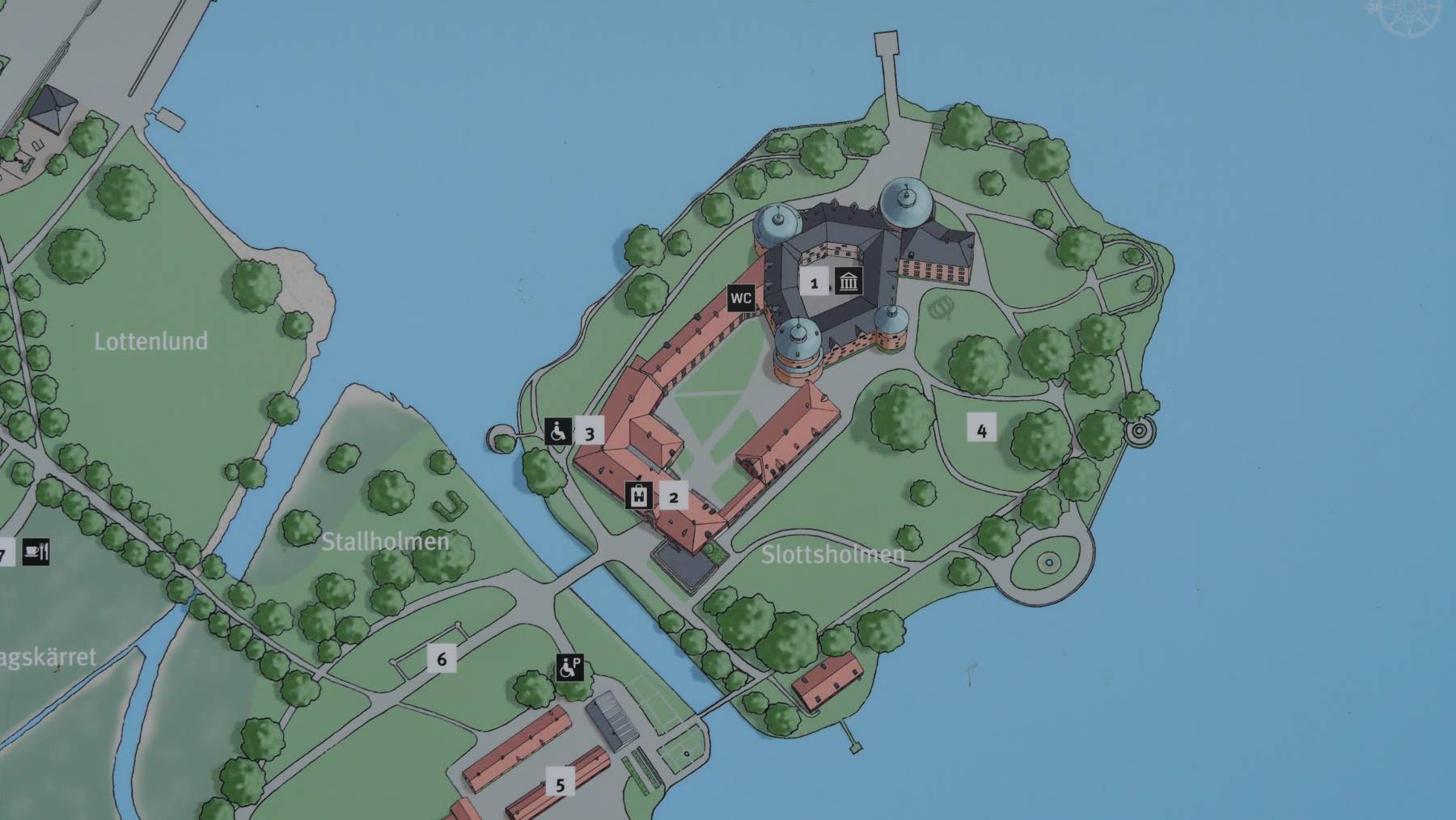Click the museum icon on the castle
The width and height of the screenshot is (1456, 820).
point(848,282)
